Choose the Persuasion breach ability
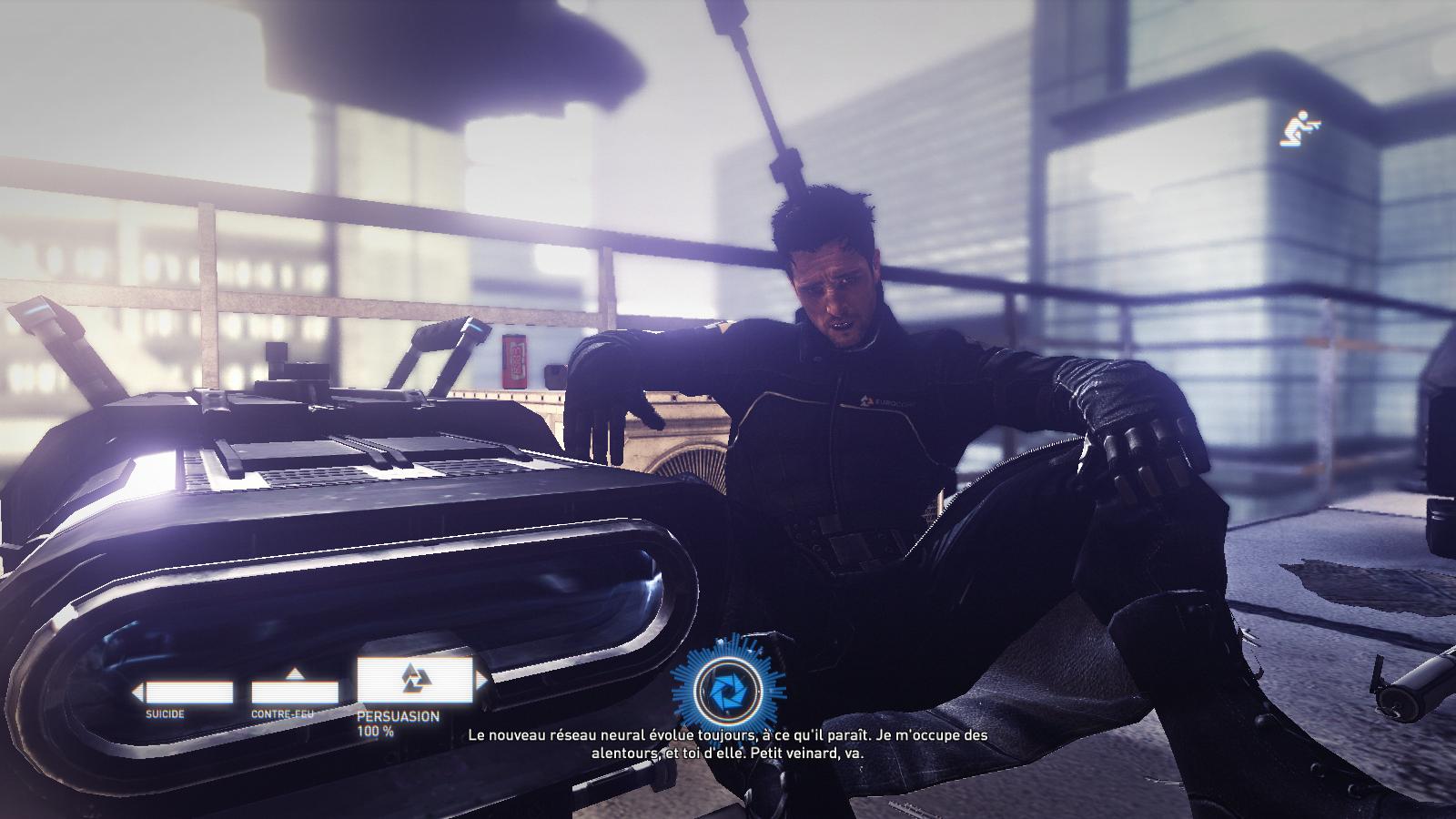 pos(415,679)
